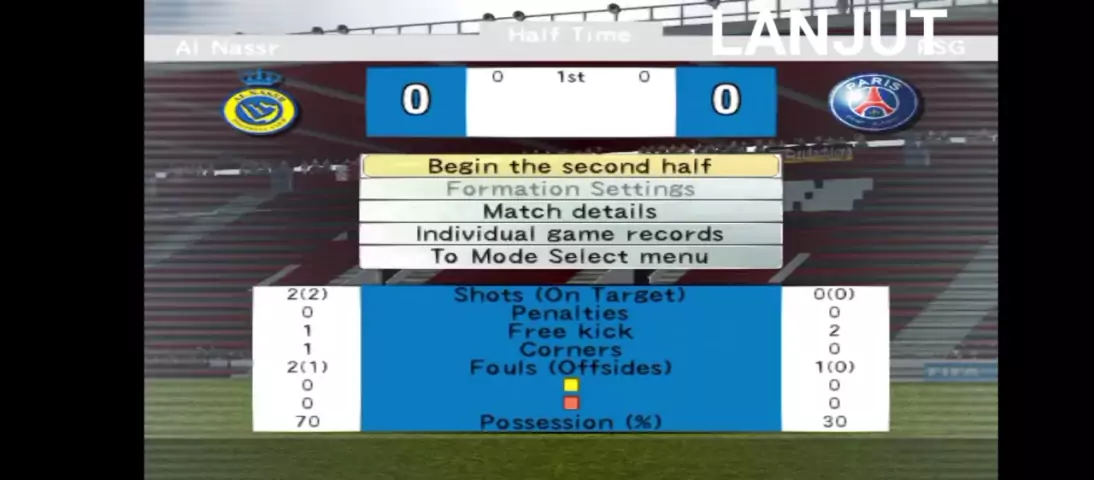
Task: Choose To Mode Select menu
Action: click(570, 257)
